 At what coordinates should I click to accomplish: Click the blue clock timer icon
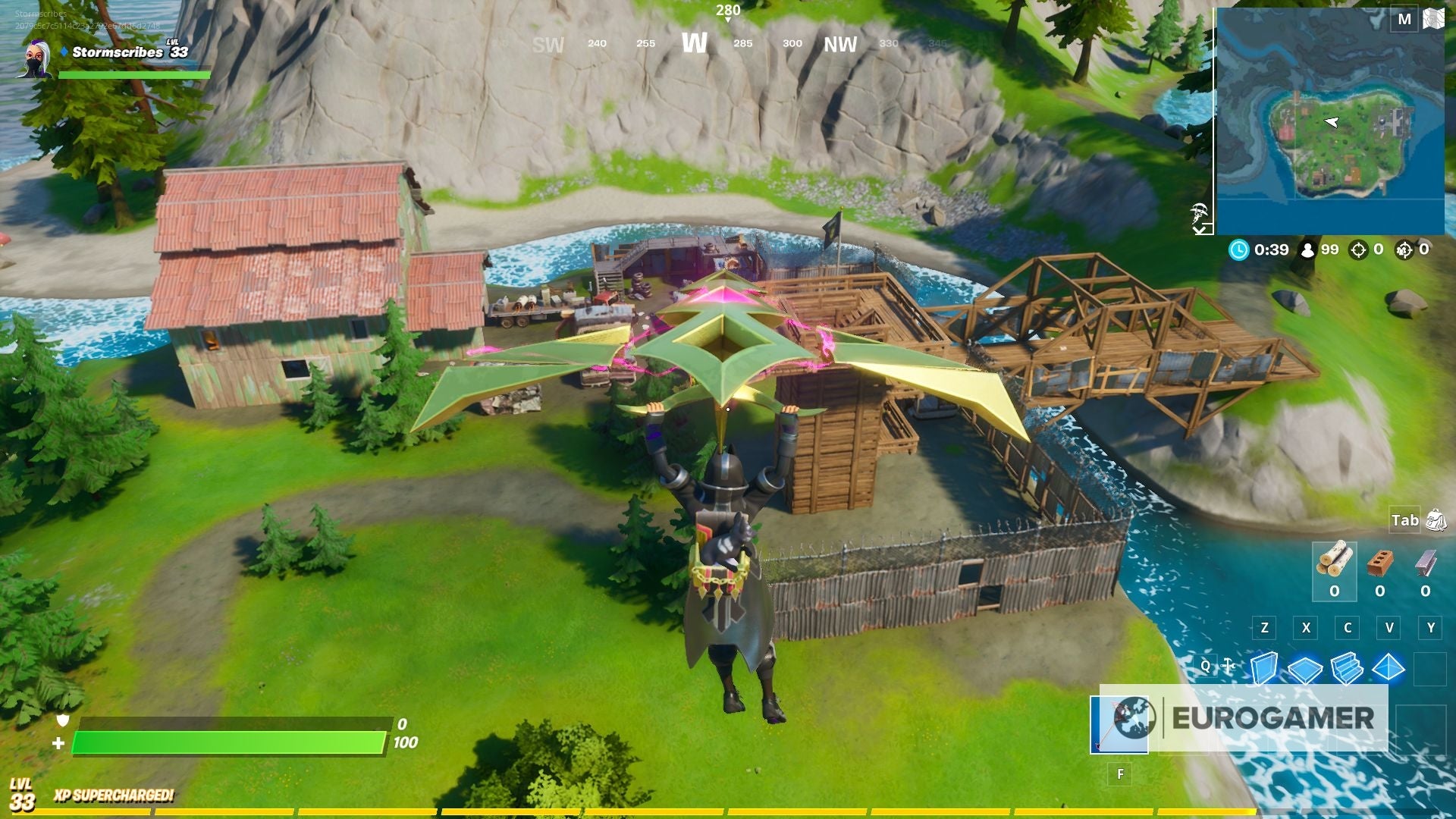[1239, 250]
